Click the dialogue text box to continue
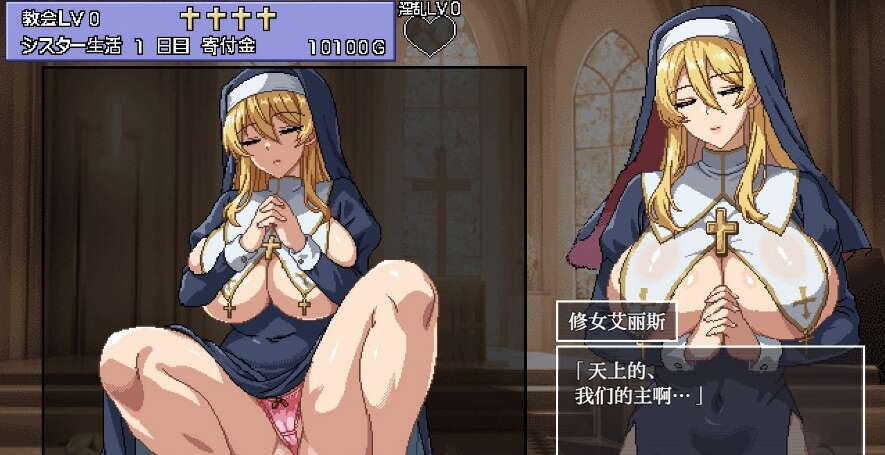Viewport: 885px width, 455px height. [x=710, y=399]
